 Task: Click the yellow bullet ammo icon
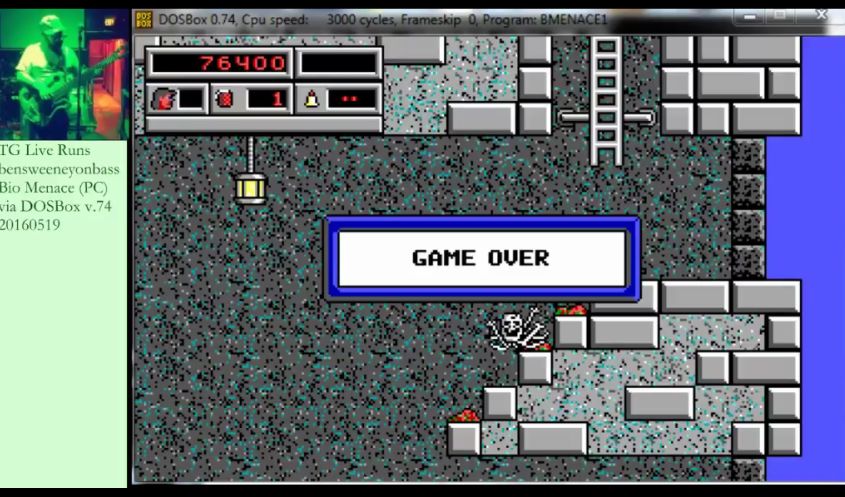[x=311, y=98]
